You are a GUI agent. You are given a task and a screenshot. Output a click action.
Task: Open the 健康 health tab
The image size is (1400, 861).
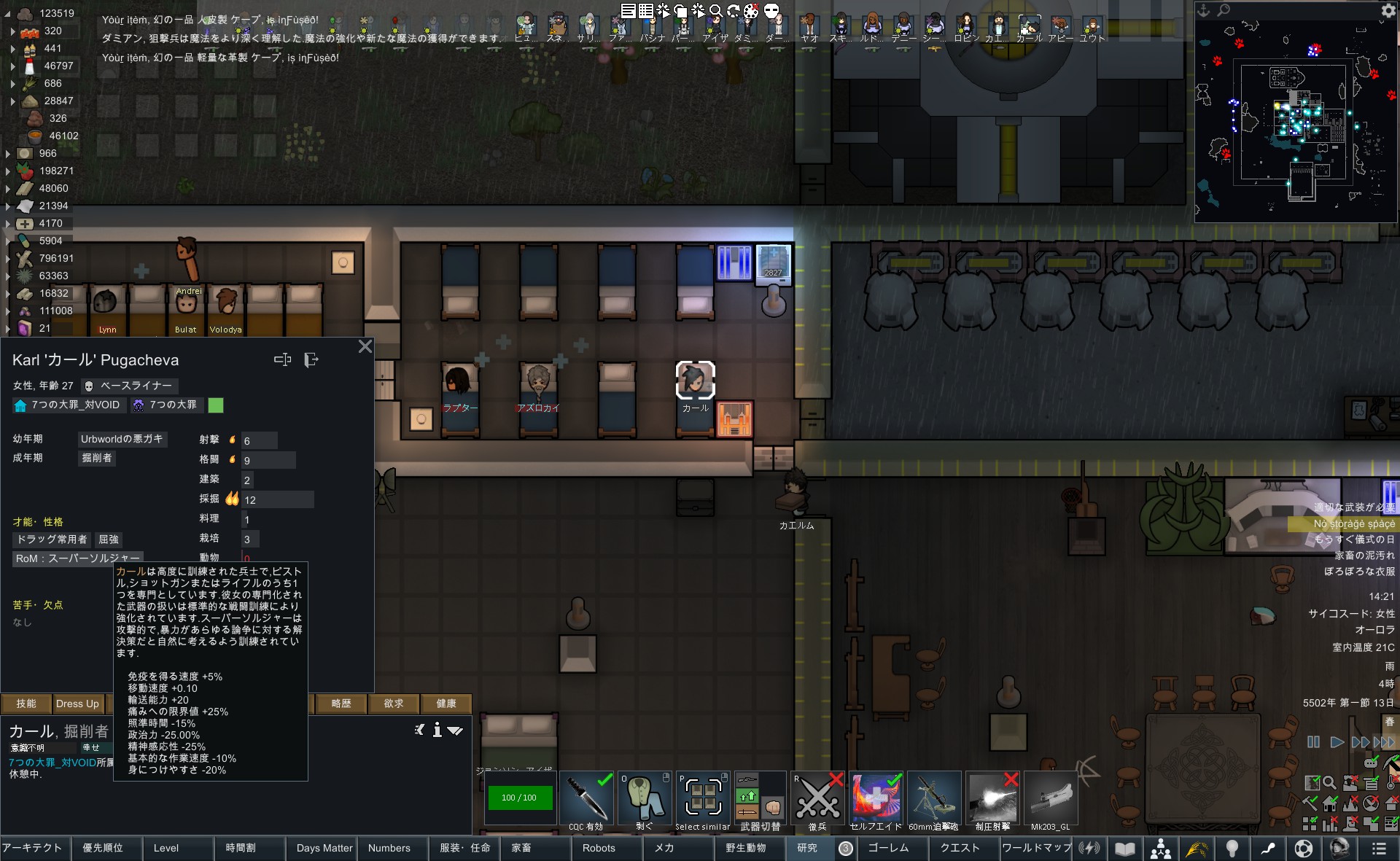[x=446, y=704]
